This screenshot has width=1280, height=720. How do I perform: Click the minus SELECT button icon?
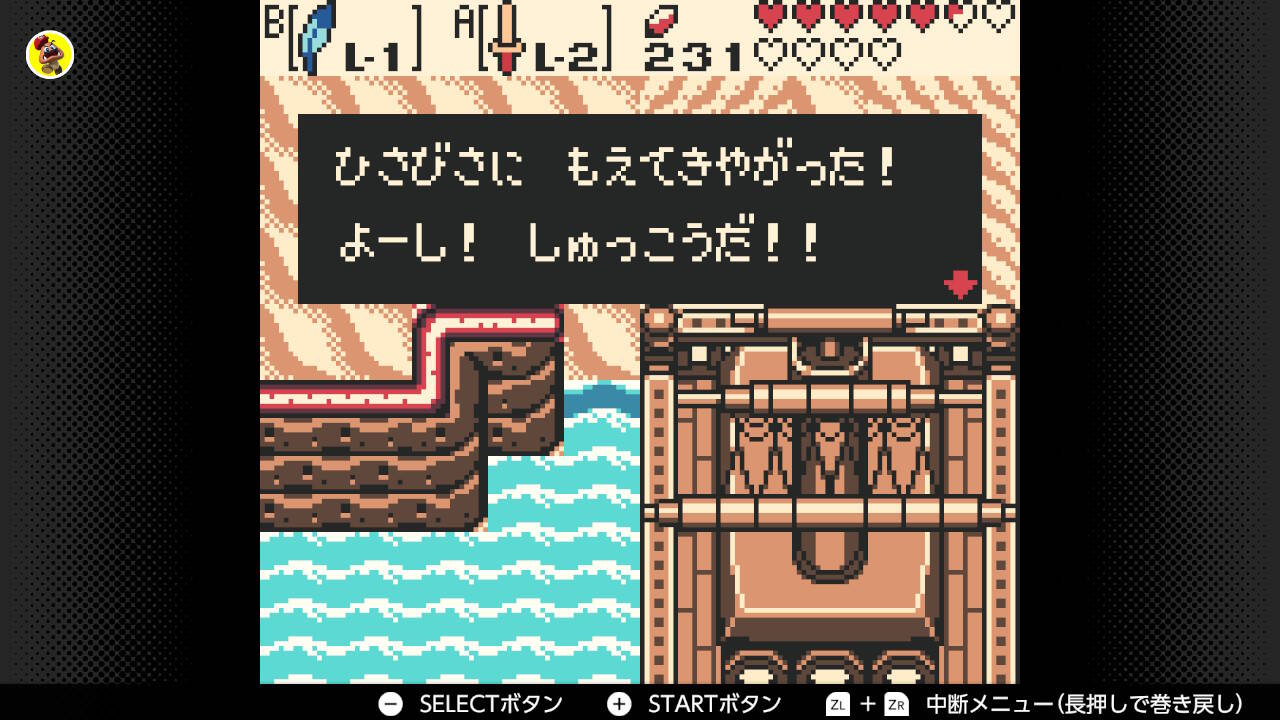388,703
